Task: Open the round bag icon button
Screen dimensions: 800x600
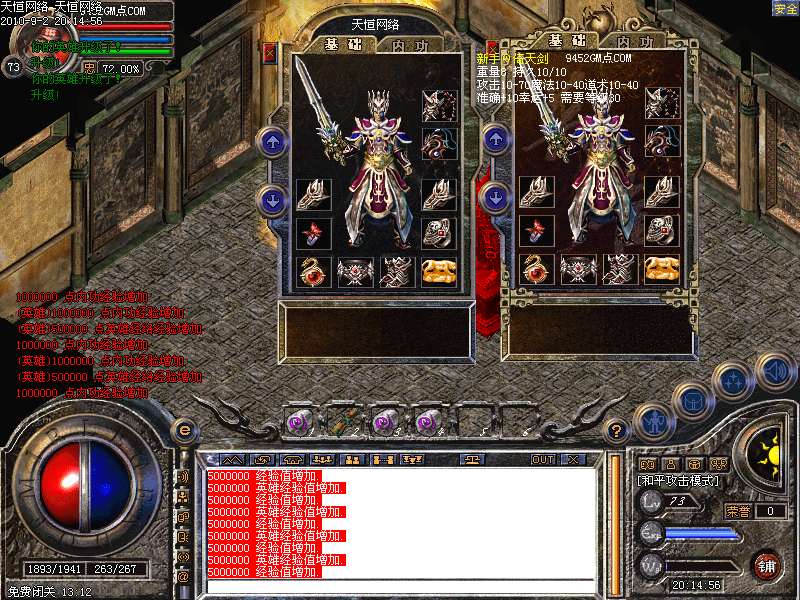Action: 692,401
